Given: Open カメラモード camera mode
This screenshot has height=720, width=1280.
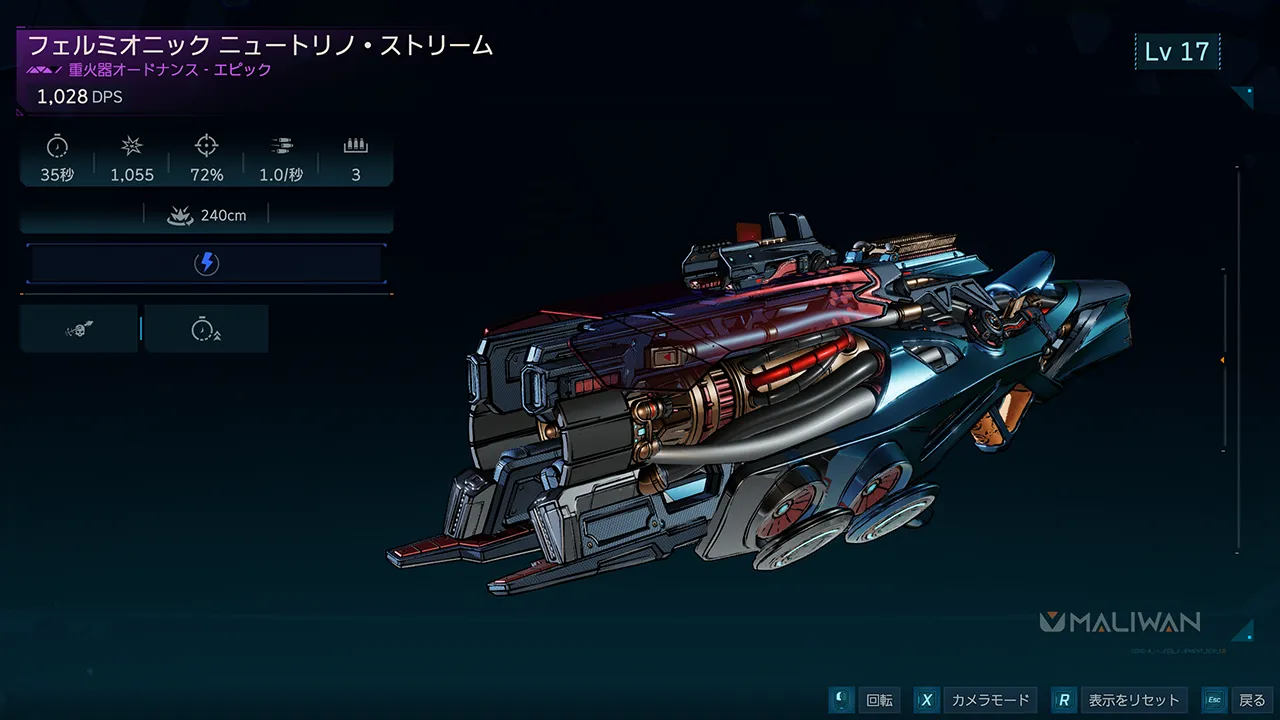Looking at the screenshot, I should pos(975,700).
